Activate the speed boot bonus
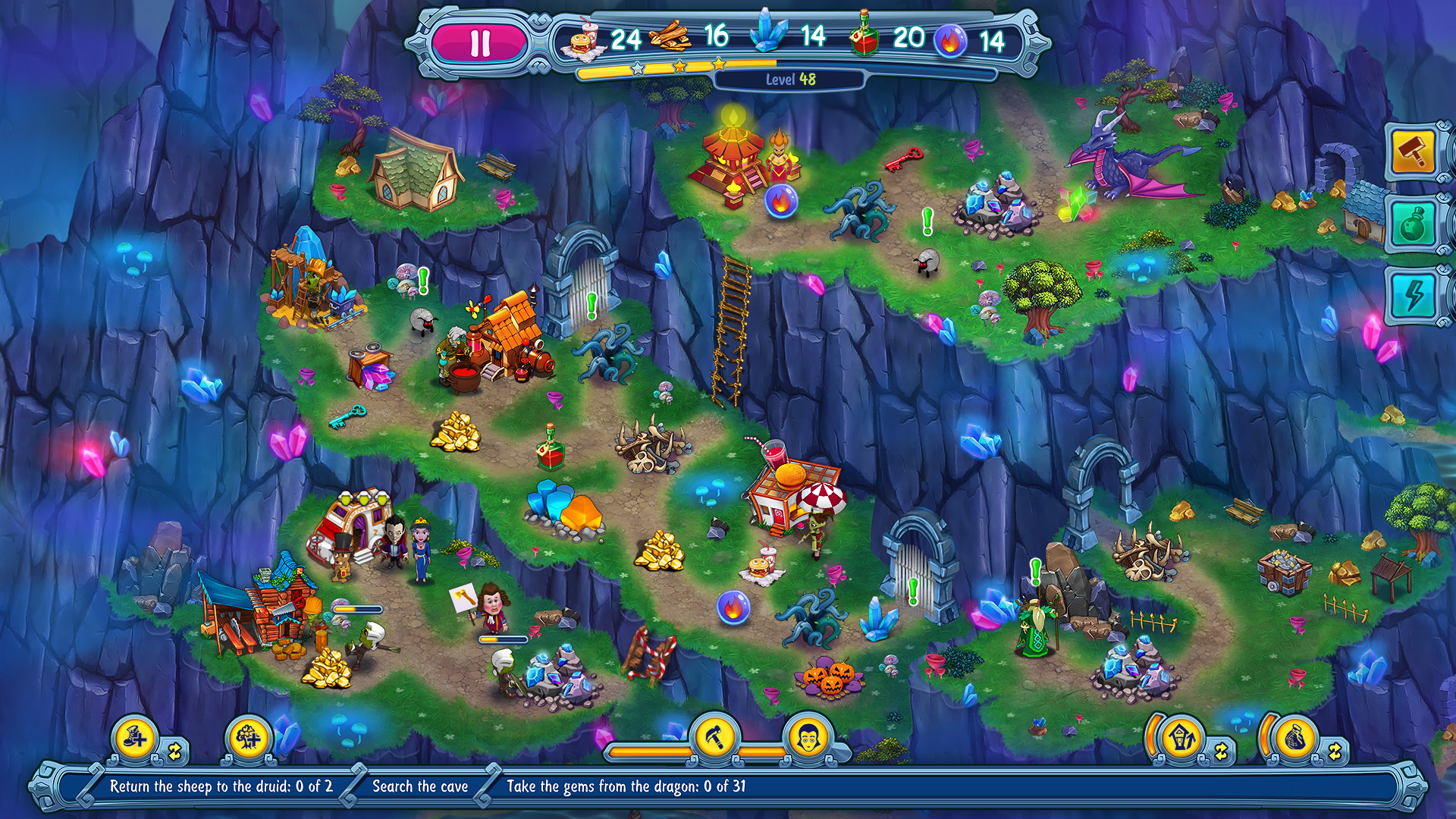Screen dimensions: 1456x819 point(136,737)
